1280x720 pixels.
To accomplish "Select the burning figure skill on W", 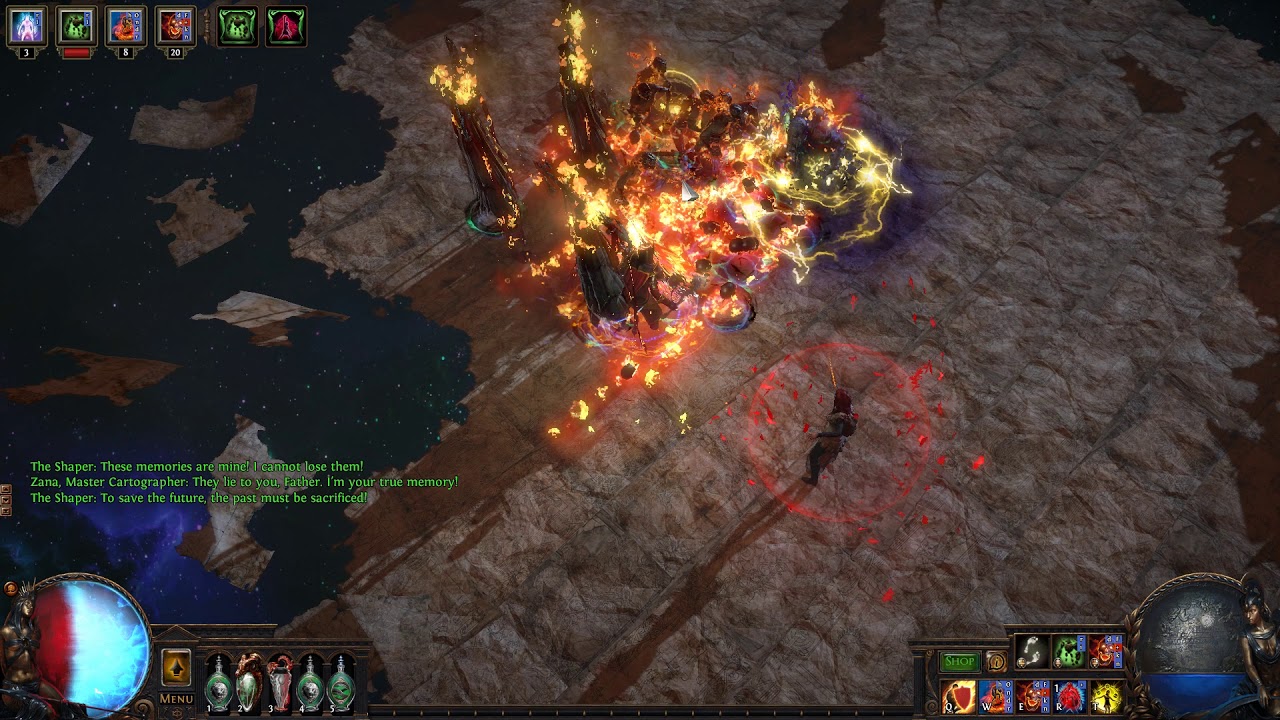I will [x=996, y=696].
